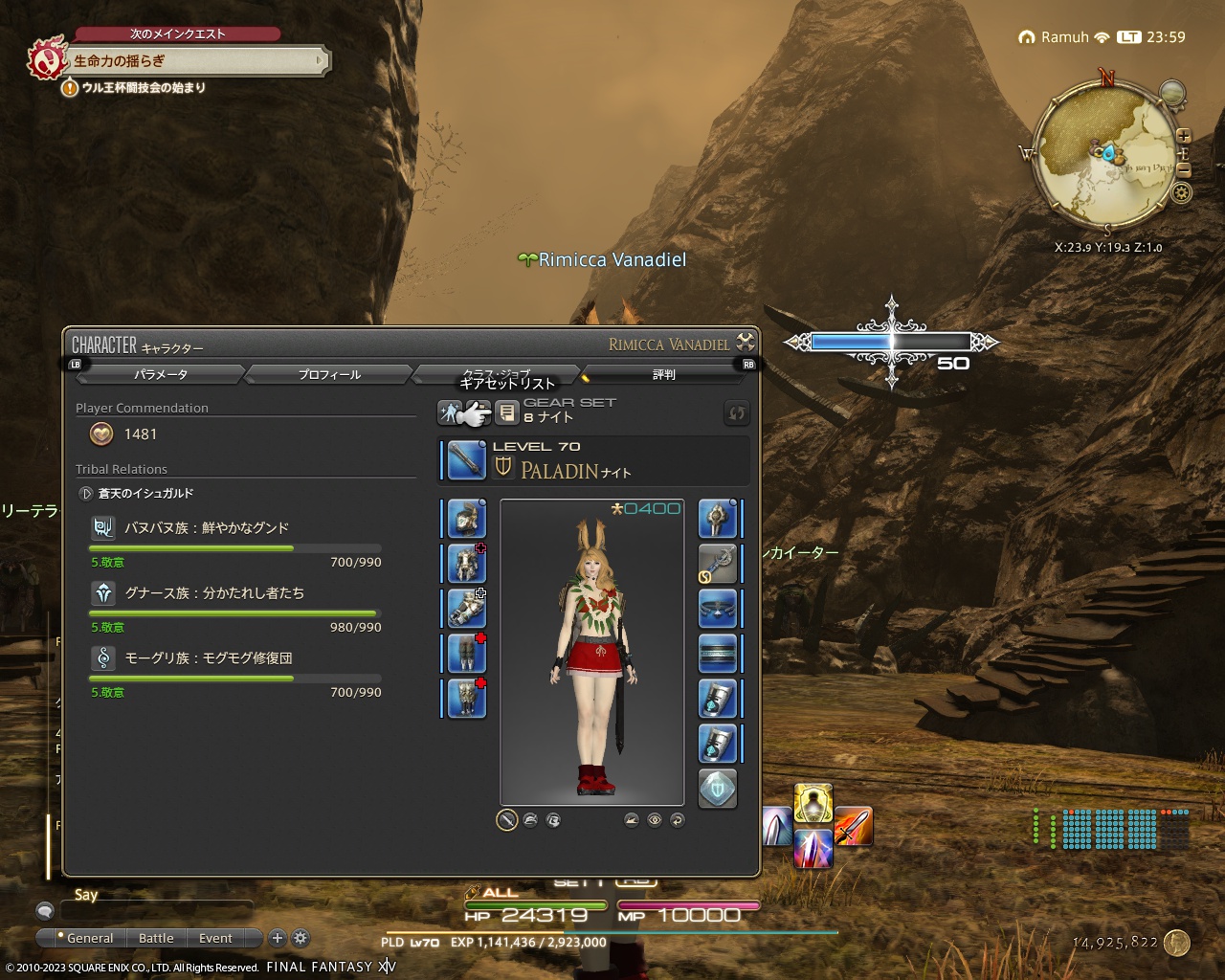Toggle the drawn weapon state below the portrait
The height and width of the screenshot is (980, 1225).
505,820
